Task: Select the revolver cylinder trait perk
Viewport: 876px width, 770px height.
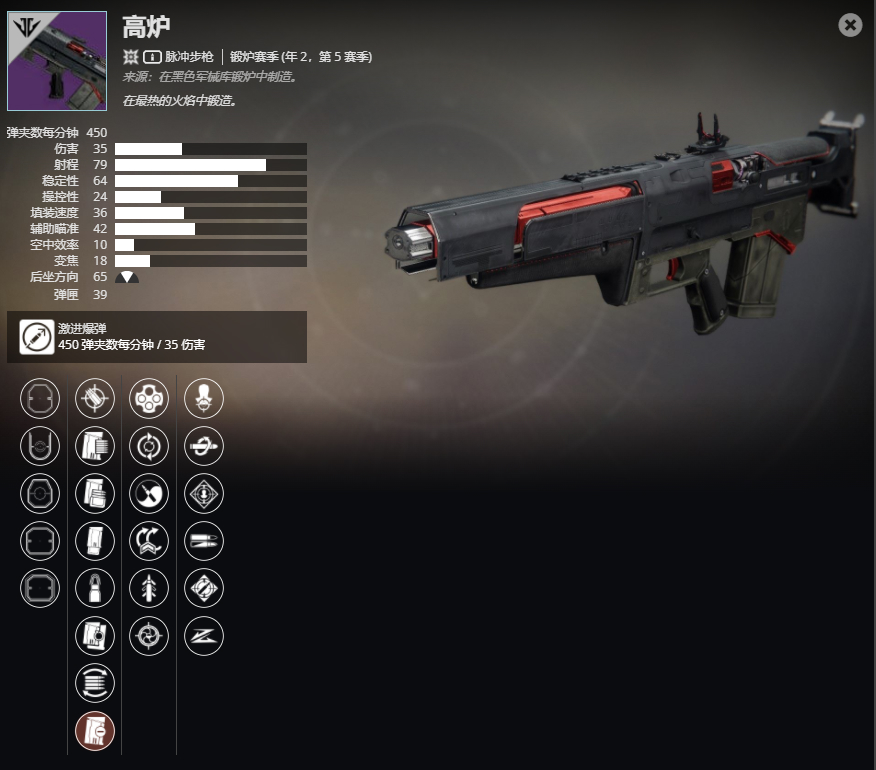Action: point(149,399)
